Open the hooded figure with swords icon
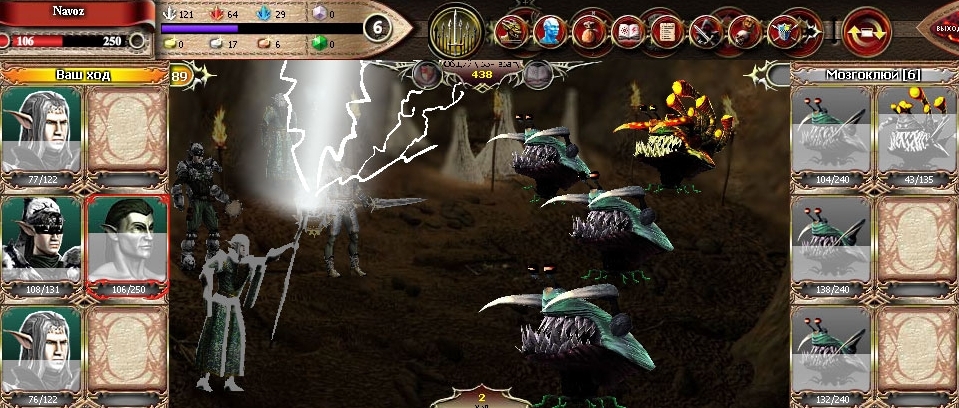 pyautogui.click(x=704, y=31)
